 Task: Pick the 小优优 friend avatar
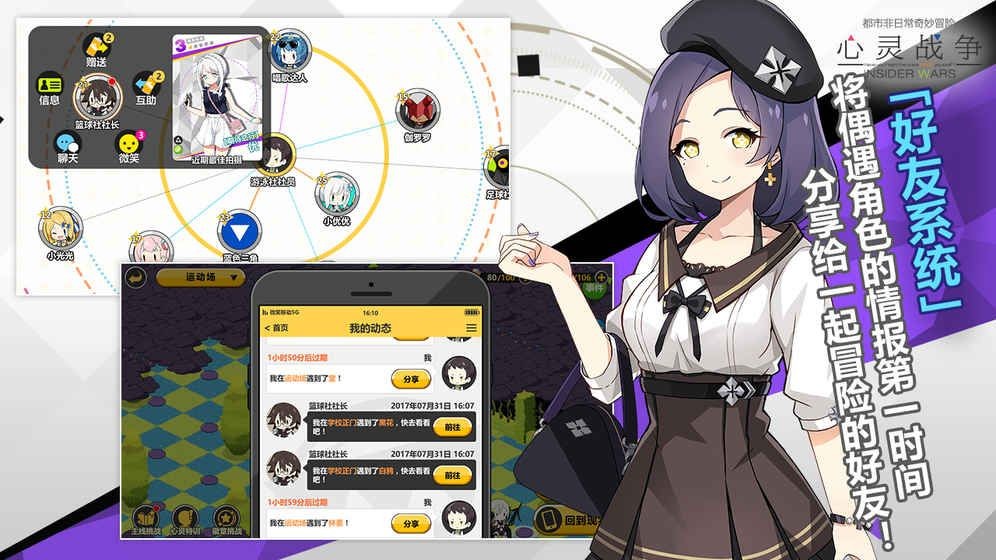tap(336, 192)
